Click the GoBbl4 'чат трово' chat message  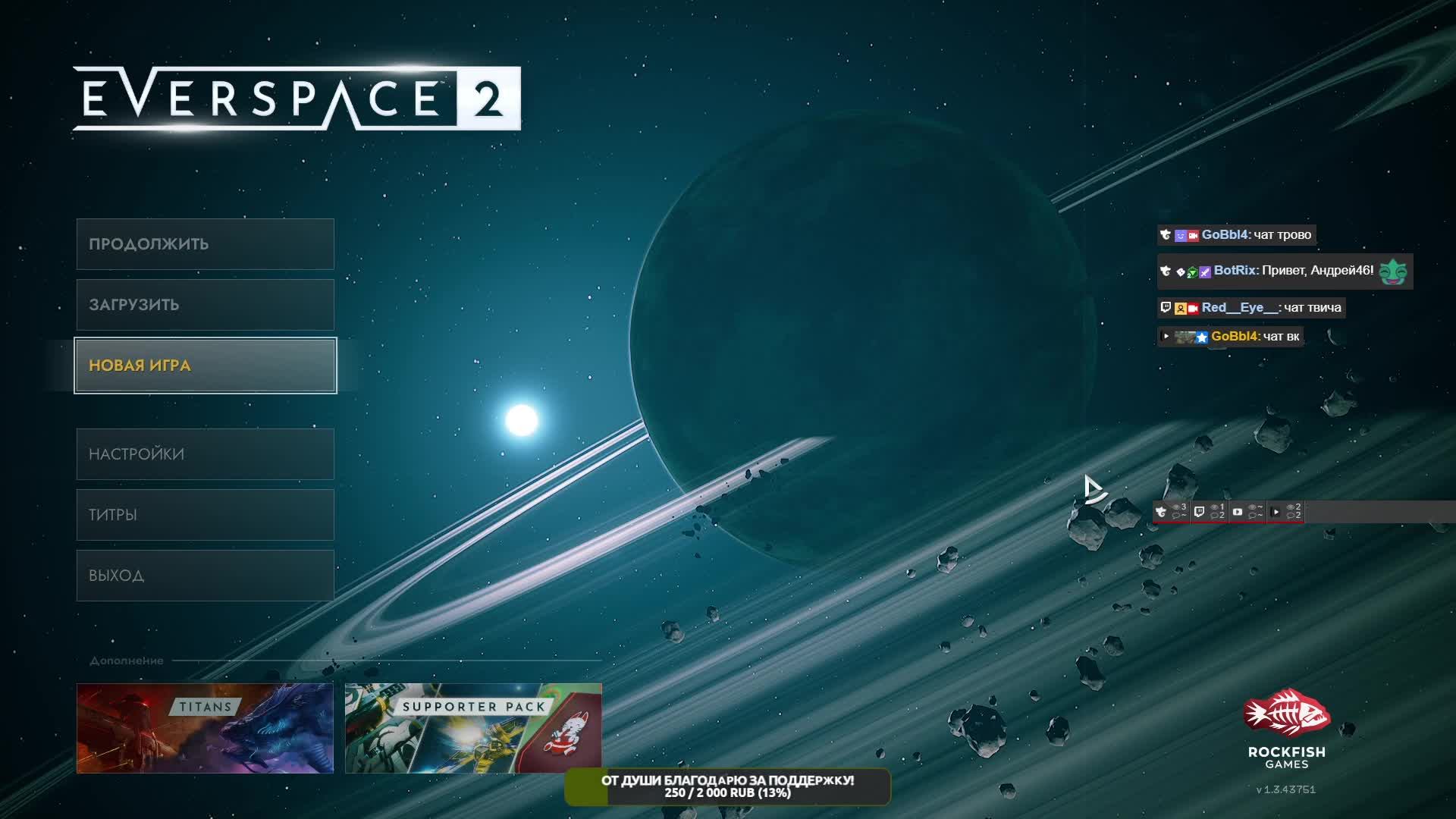coord(1238,235)
